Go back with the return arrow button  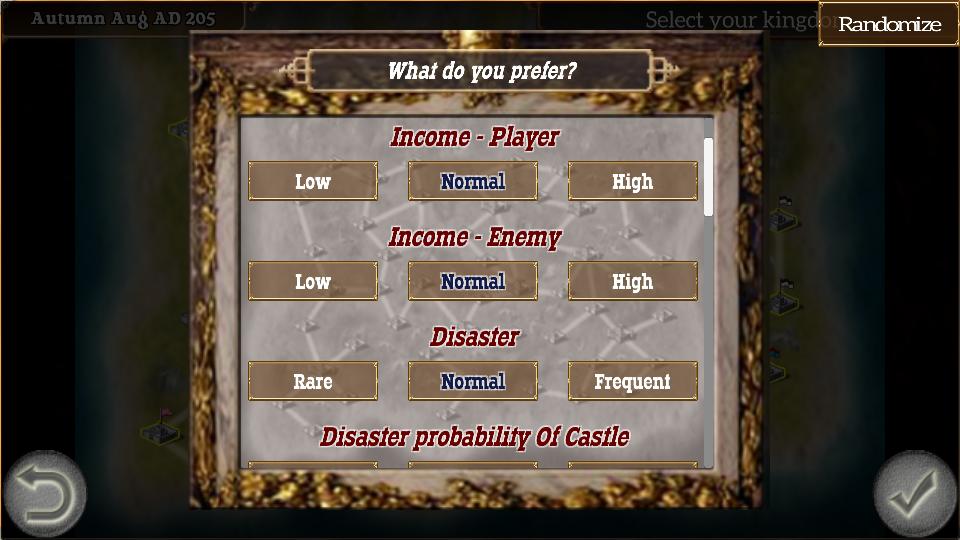pyautogui.click(x=45, y=494)
